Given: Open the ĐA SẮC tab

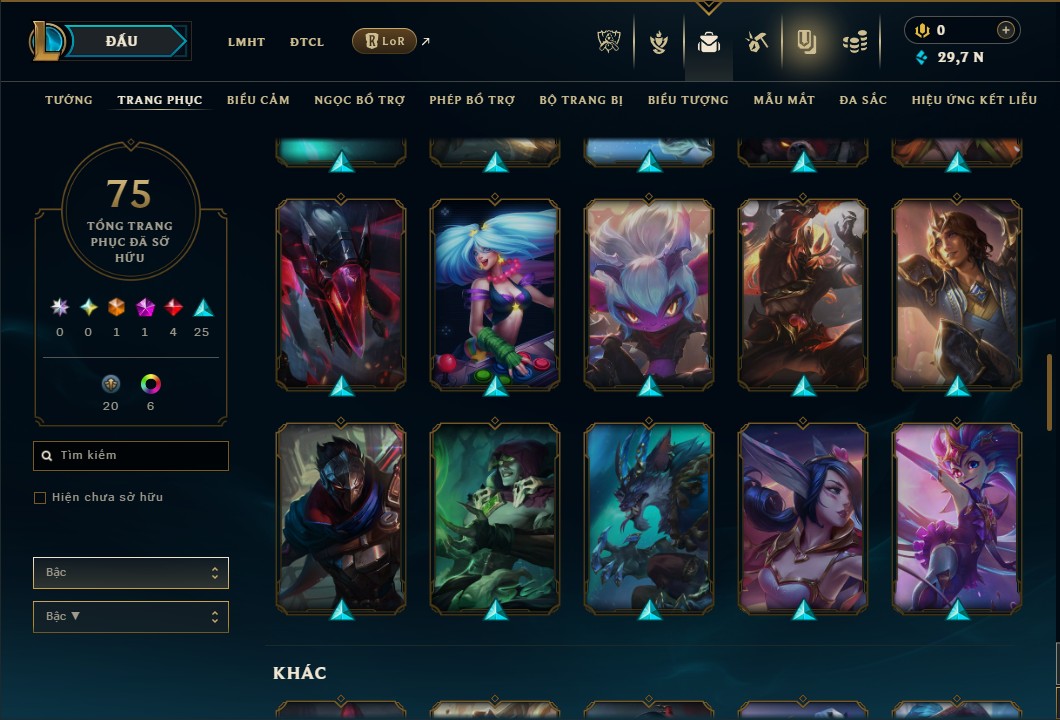Looking at the screenshot, I should pos(863,100).
